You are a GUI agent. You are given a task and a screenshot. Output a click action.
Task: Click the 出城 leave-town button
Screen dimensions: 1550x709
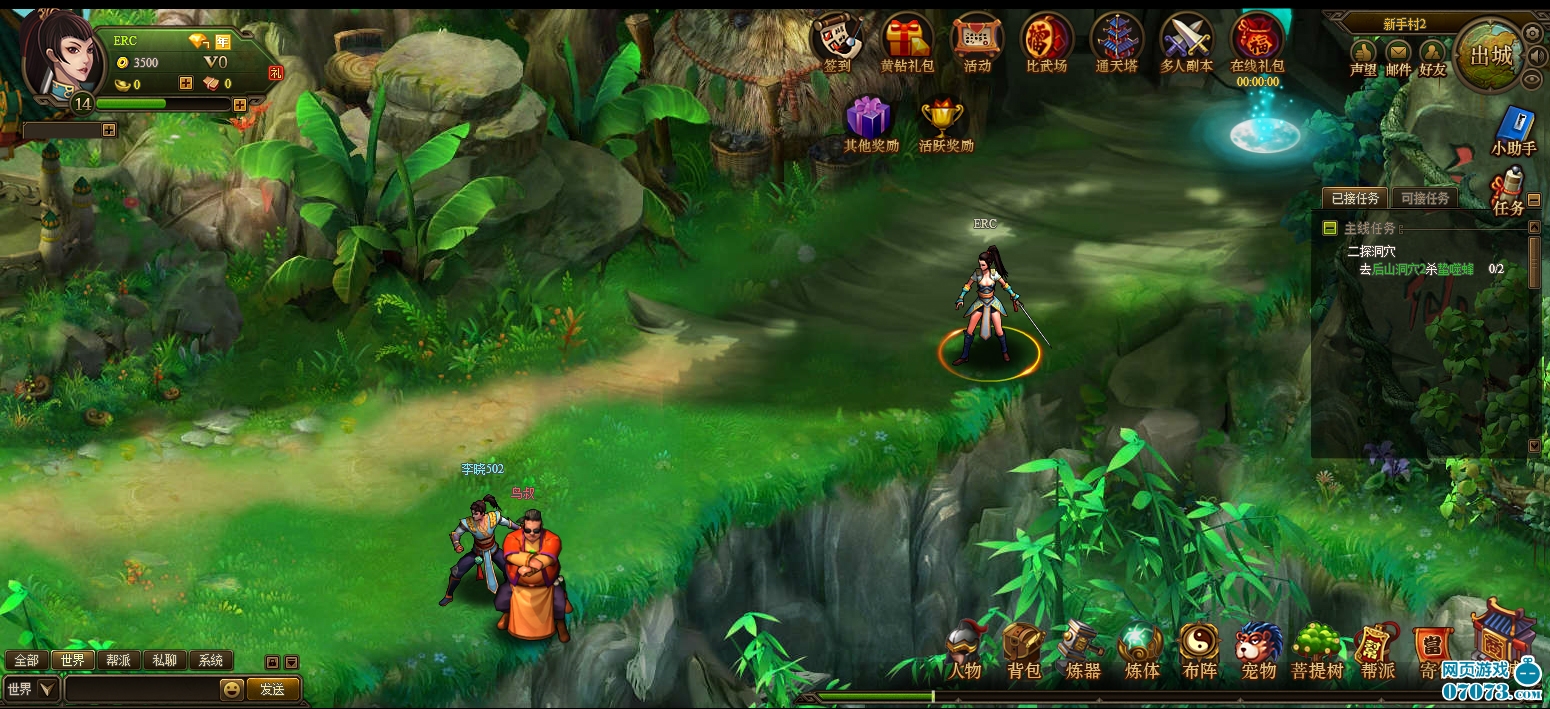click(x=1491, y=56)
